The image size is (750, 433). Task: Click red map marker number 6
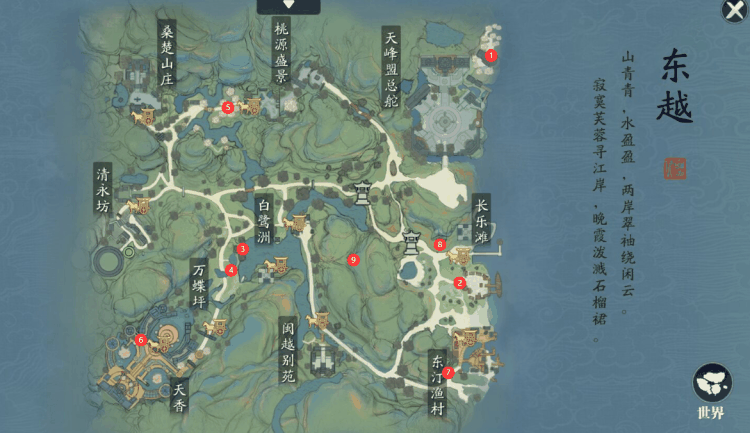(x=141, y=340)
